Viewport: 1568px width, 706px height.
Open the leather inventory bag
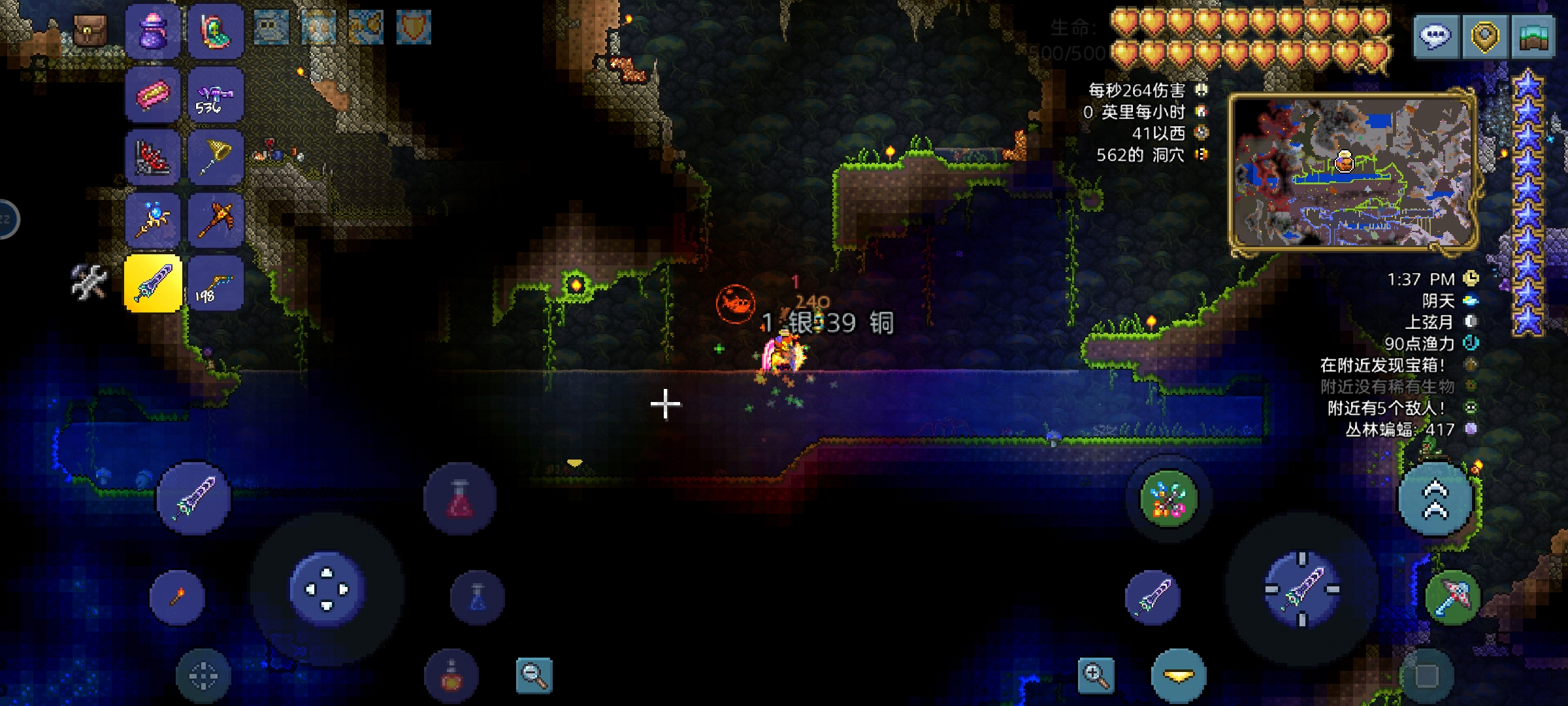pos(90,30)
